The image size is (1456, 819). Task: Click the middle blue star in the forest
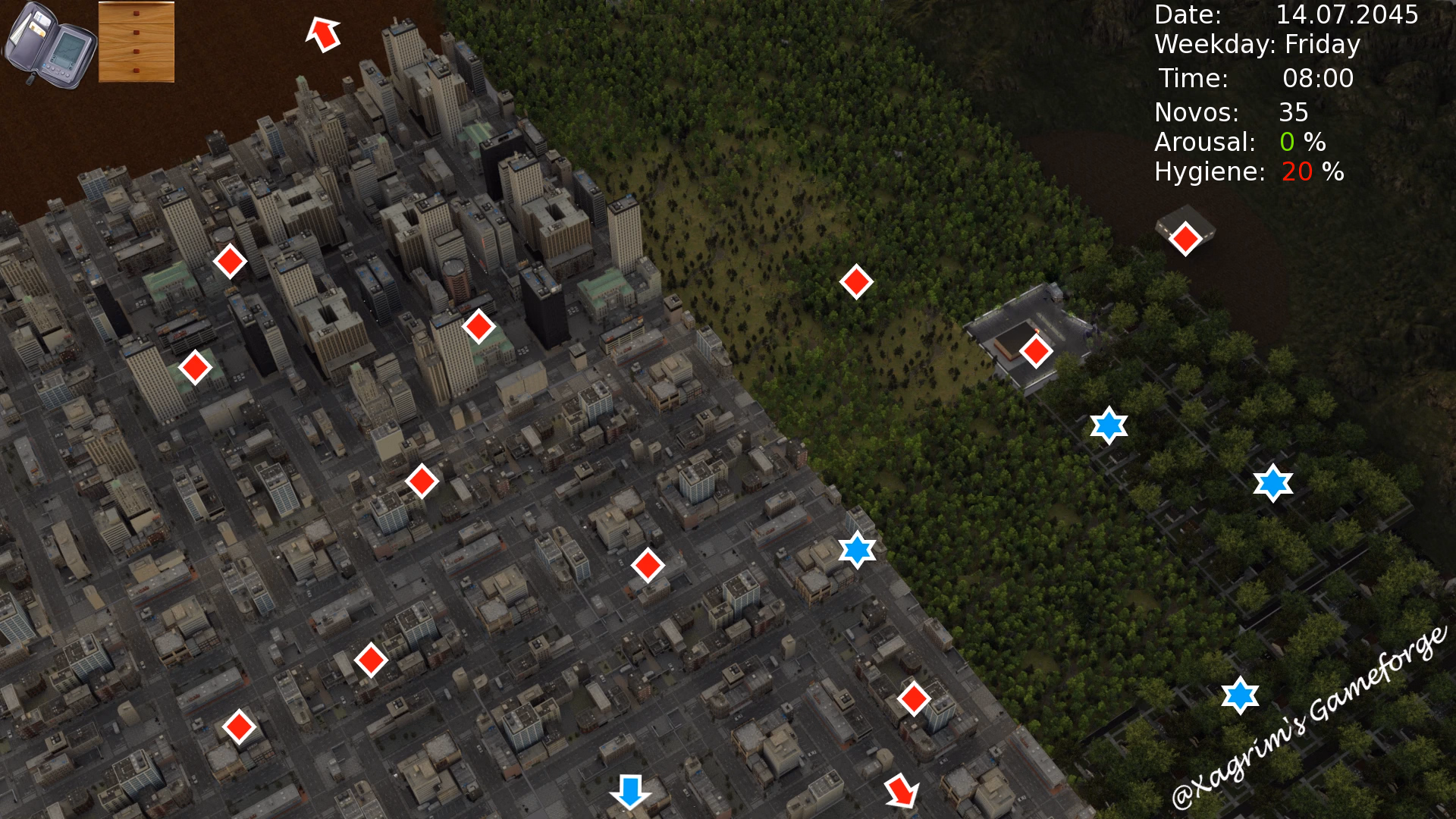1107,426
